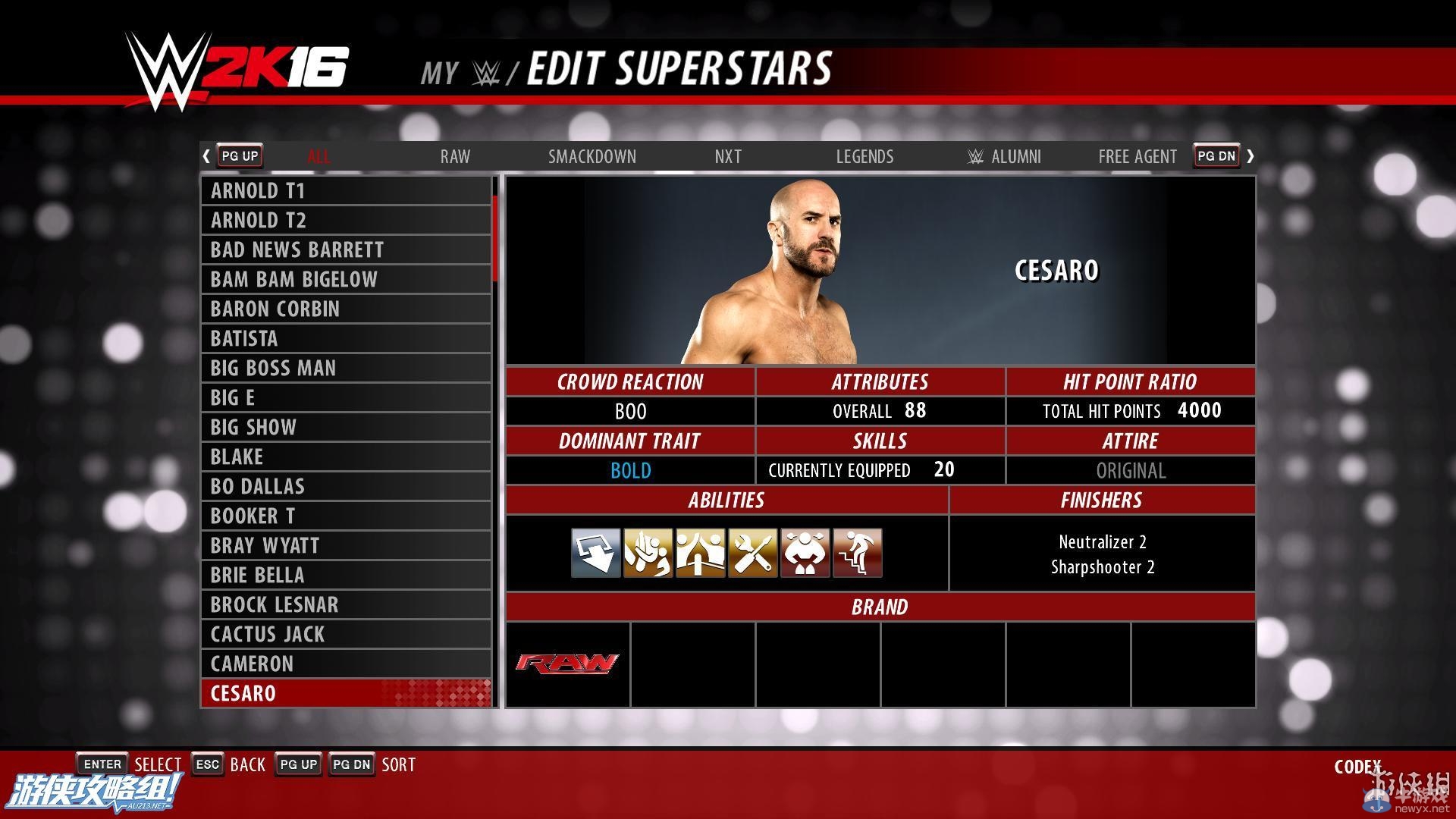Click the grapple move ability icon
Screen dimensions: 1456x819
click(648, 552)
